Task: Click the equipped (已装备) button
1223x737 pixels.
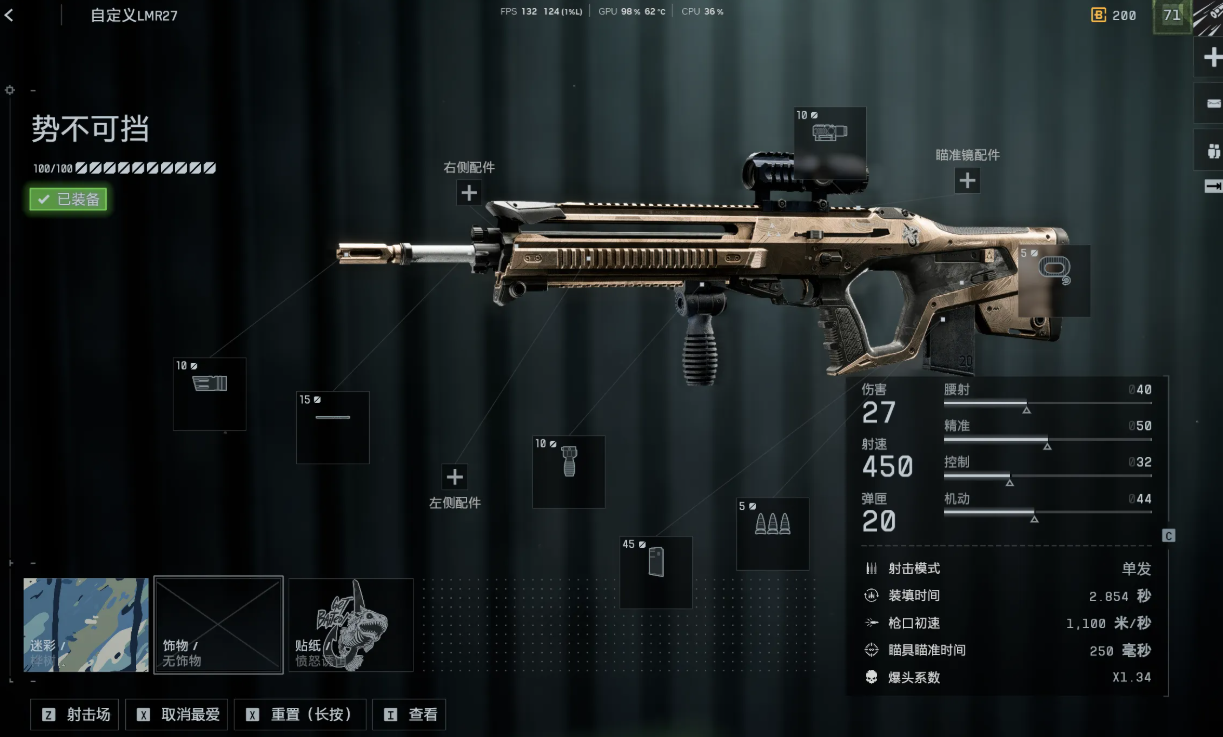Action: (x=68, y=199)
